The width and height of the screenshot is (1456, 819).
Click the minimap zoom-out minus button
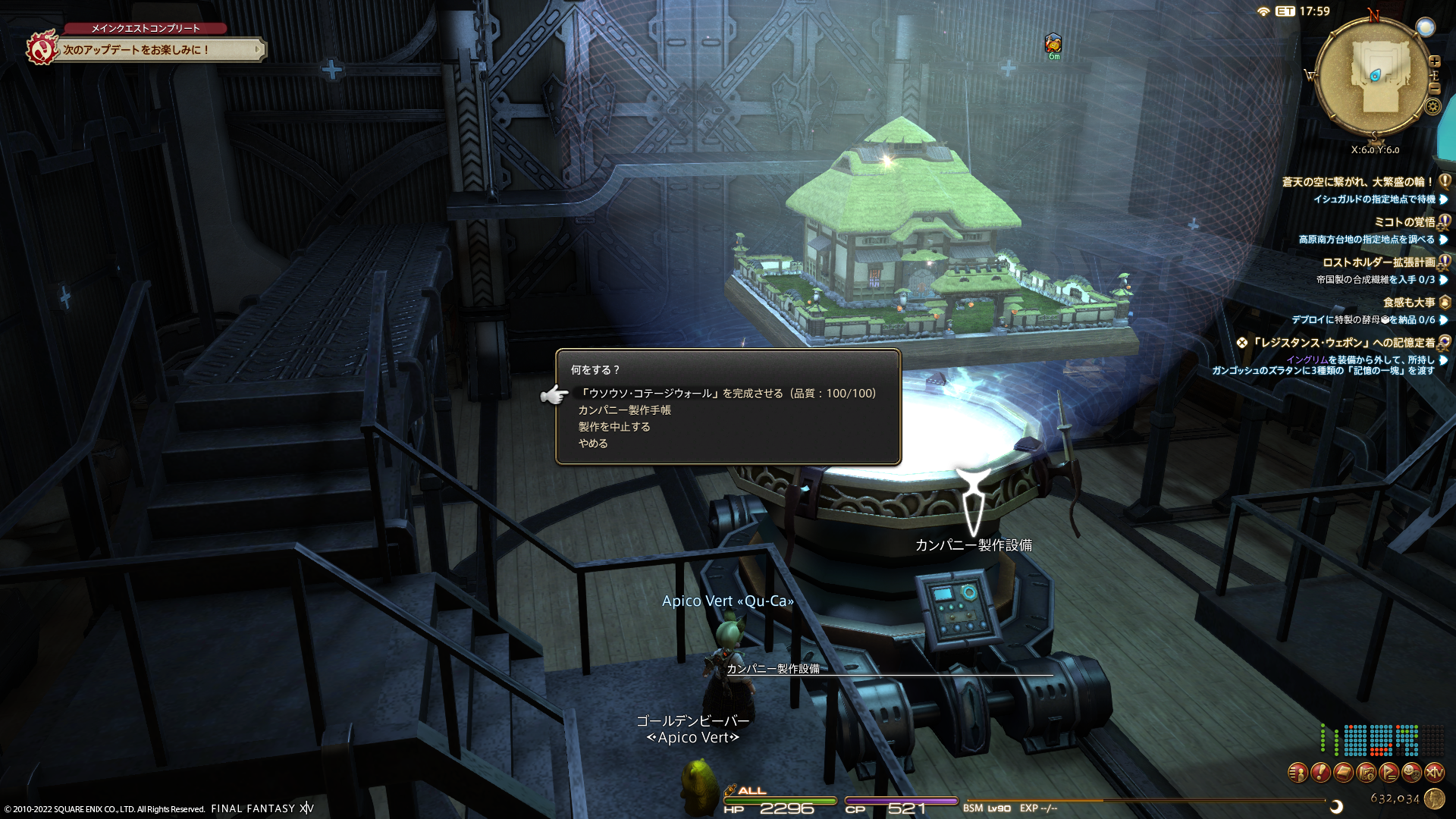1435,88
